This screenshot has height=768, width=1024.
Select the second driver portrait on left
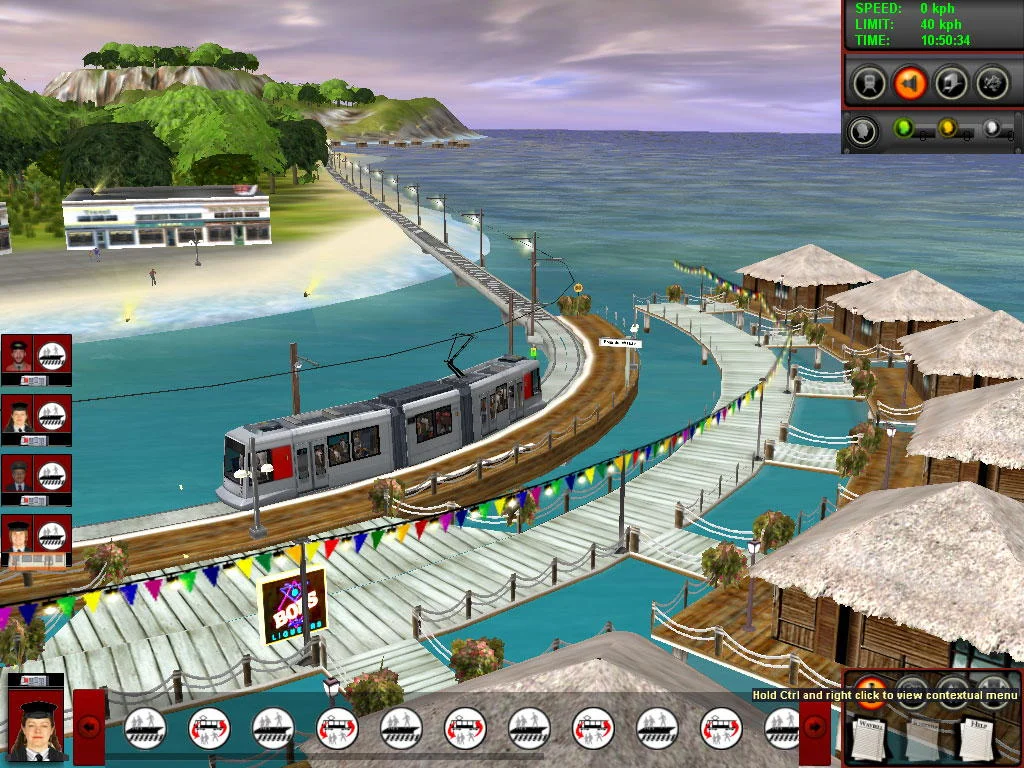point(18,415)
